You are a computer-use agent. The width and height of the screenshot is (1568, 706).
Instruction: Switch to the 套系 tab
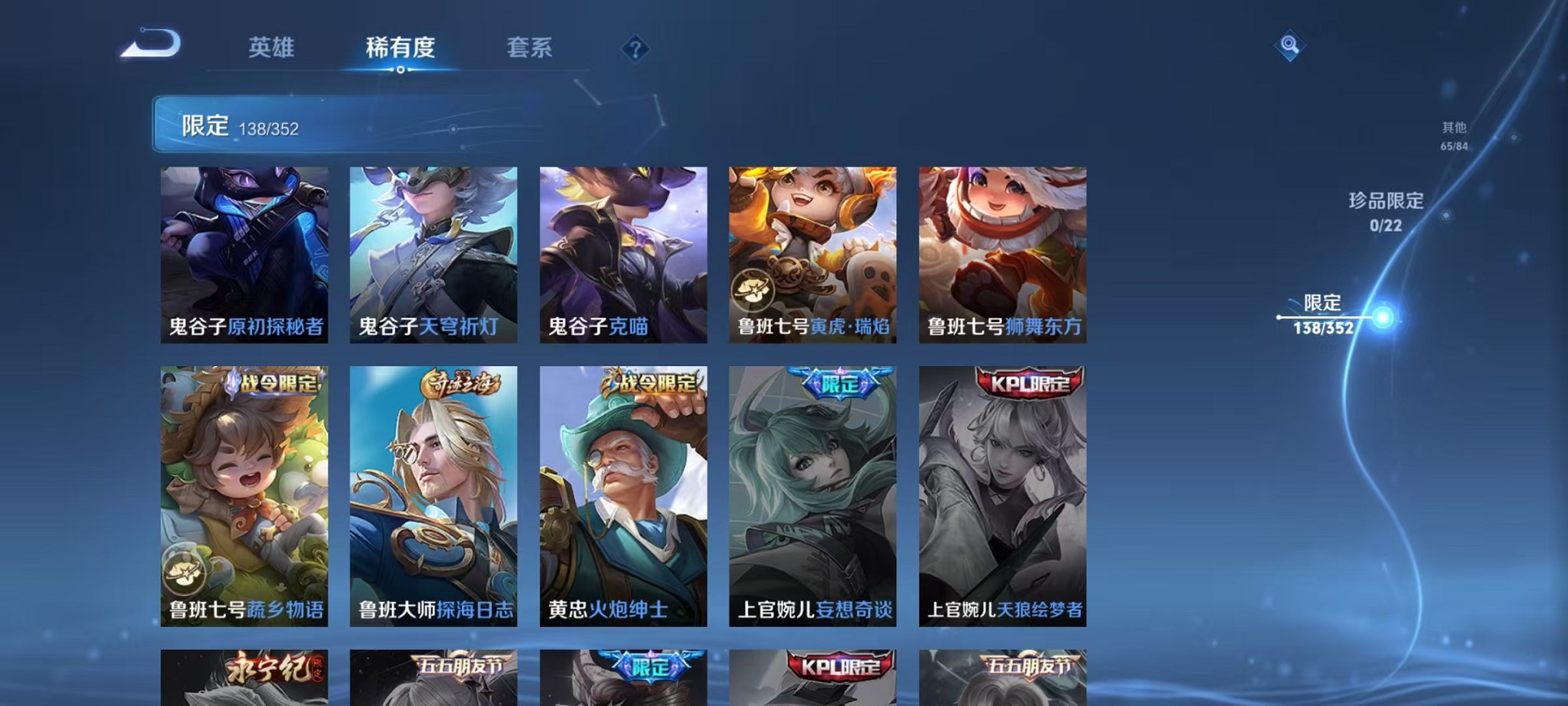point(532,48)
